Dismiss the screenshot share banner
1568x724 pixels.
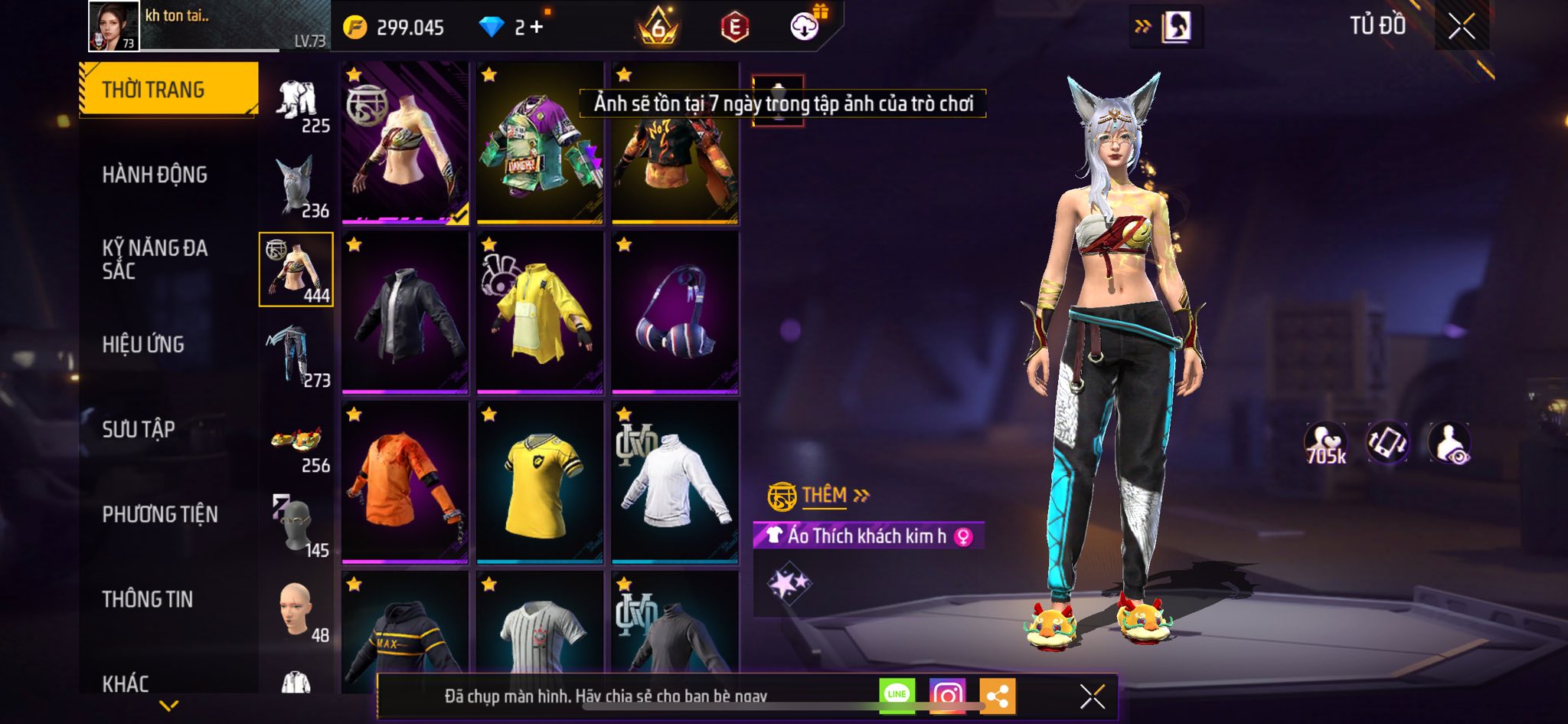(x=1092, y=696)
